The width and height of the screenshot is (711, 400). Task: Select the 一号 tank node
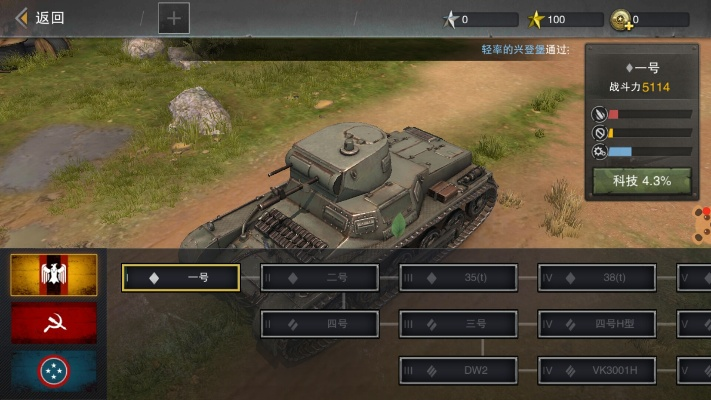181,277
